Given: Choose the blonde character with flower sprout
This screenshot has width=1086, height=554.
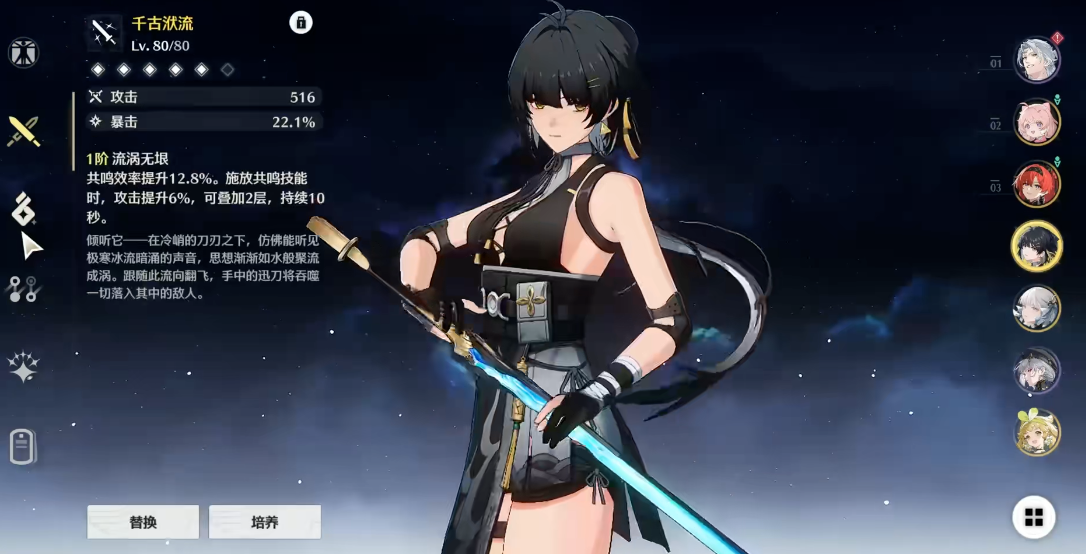Looking at the screenshot, I should click(x=1036, y=432).
